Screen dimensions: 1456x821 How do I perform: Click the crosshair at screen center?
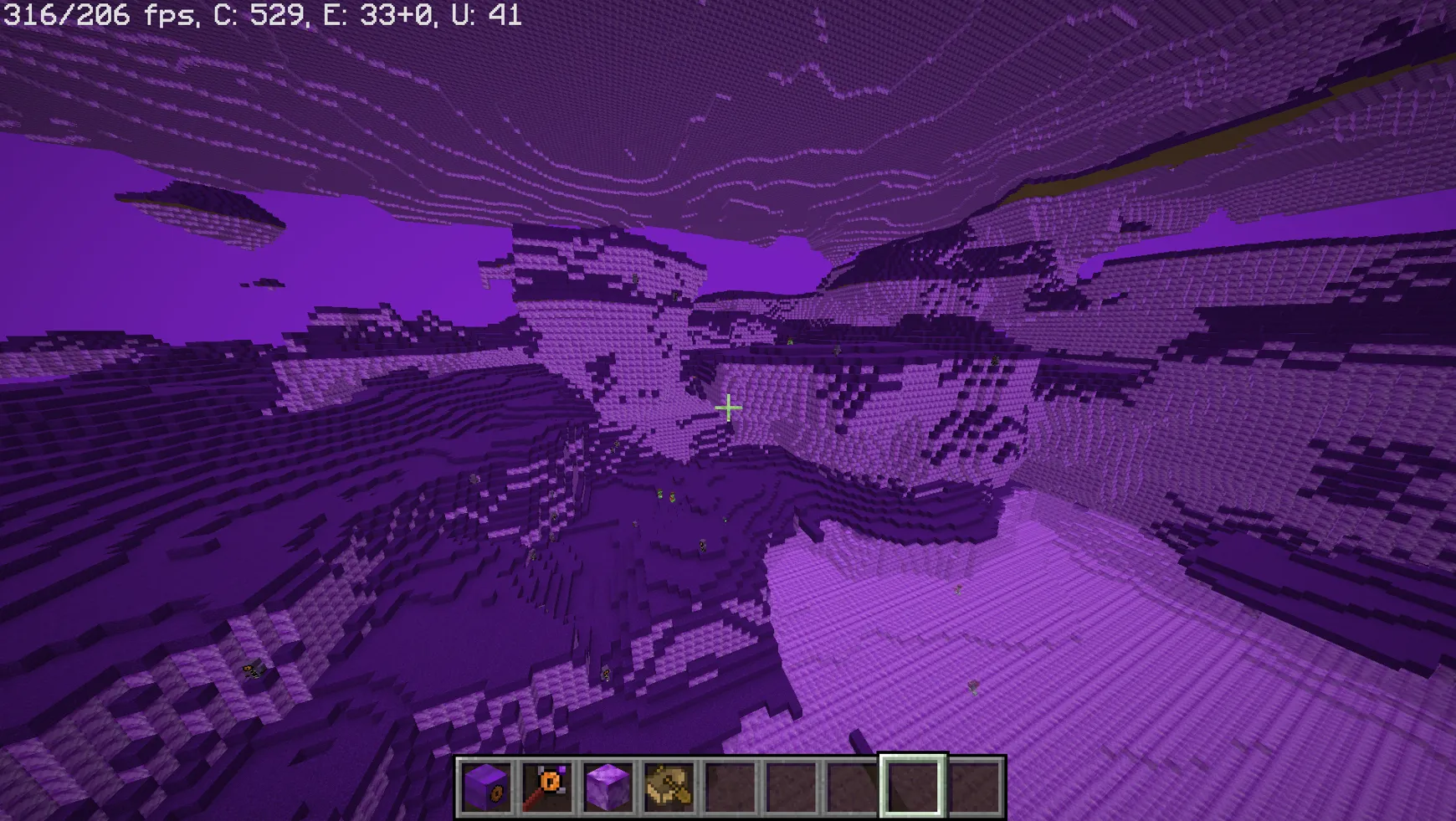[728, 408]
